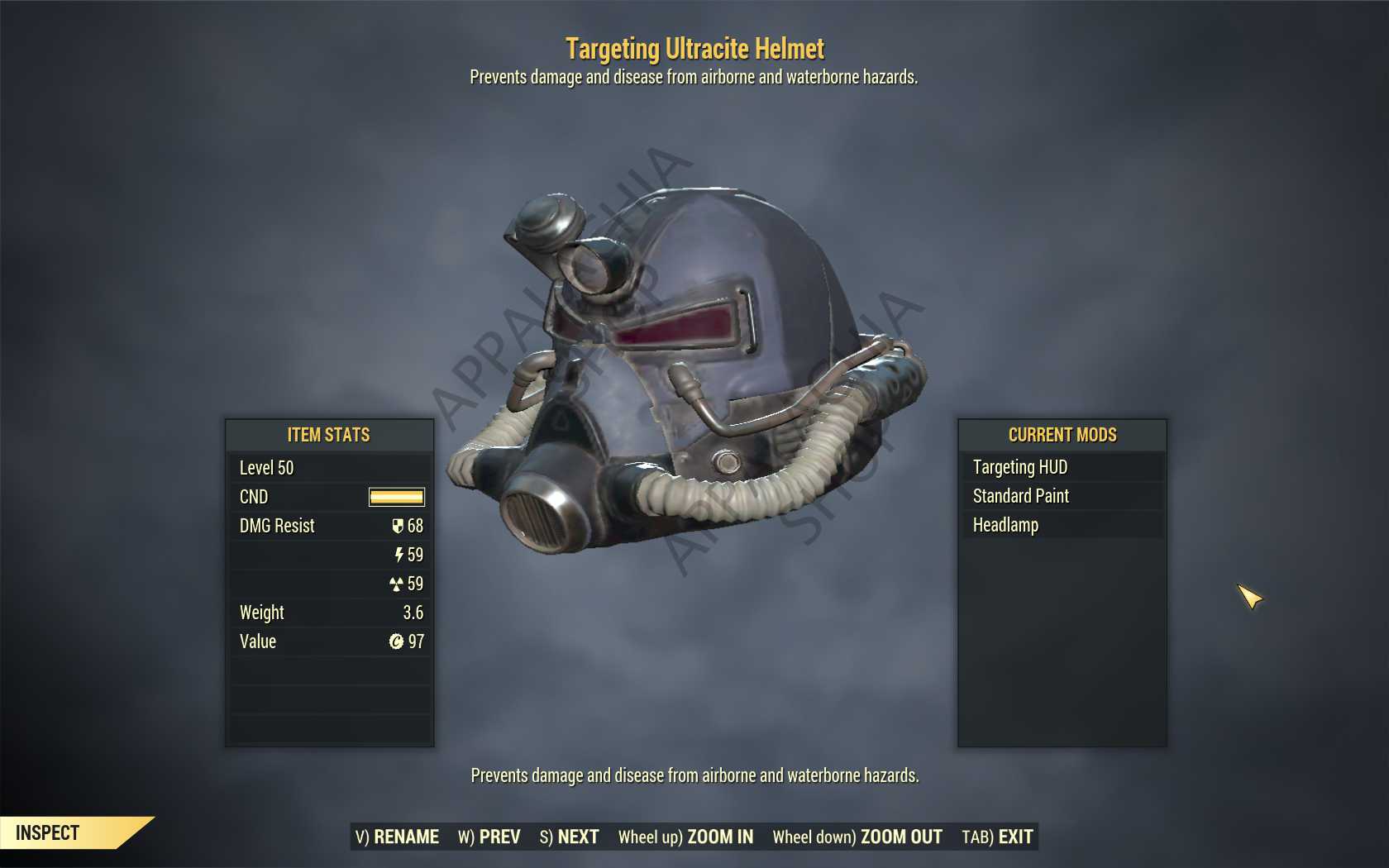
Task: Click the RENAME button in the bottom bar
Action: click(x=398, y=837)
